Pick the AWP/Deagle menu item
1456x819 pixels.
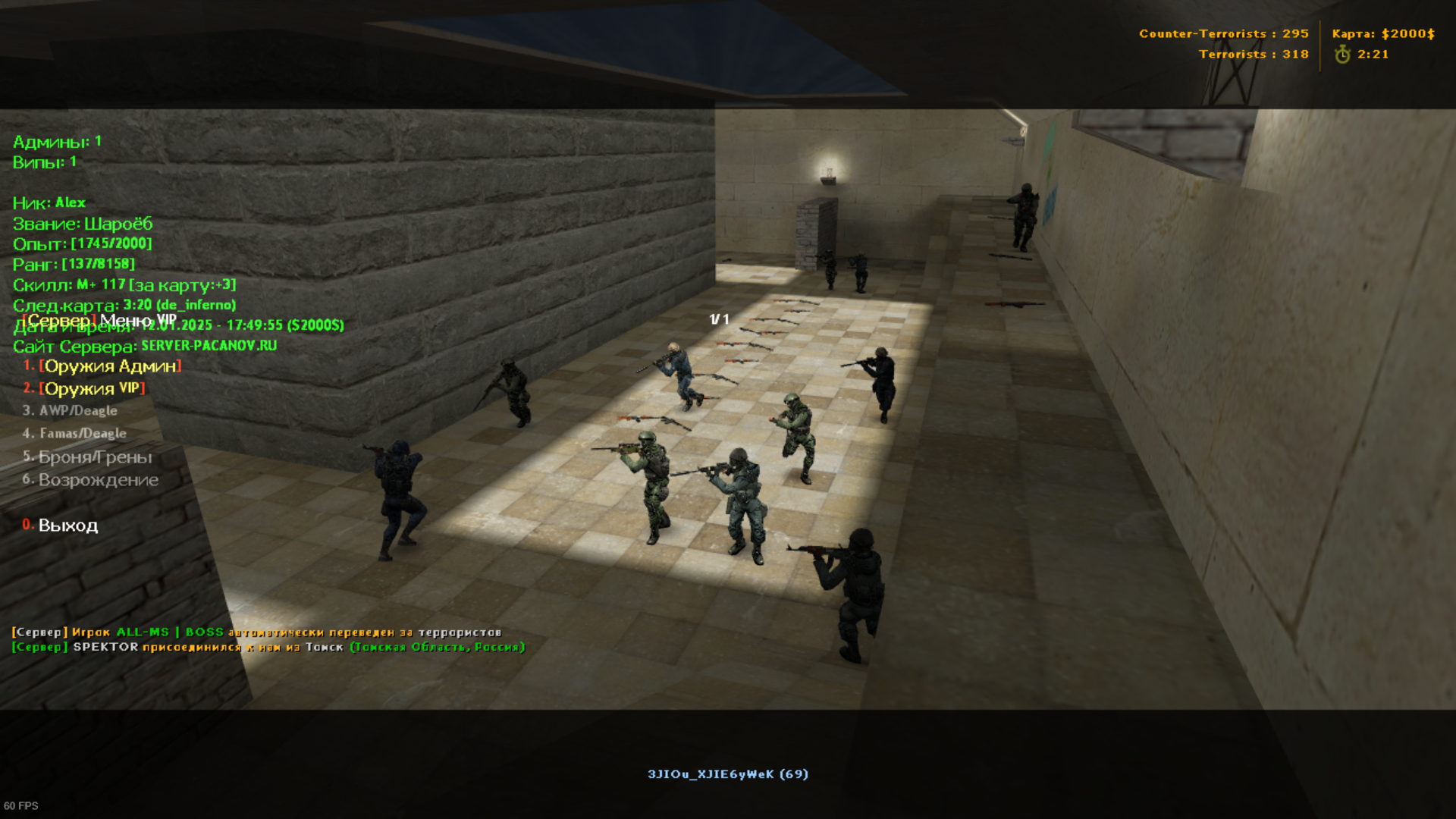tap(78, 411)
